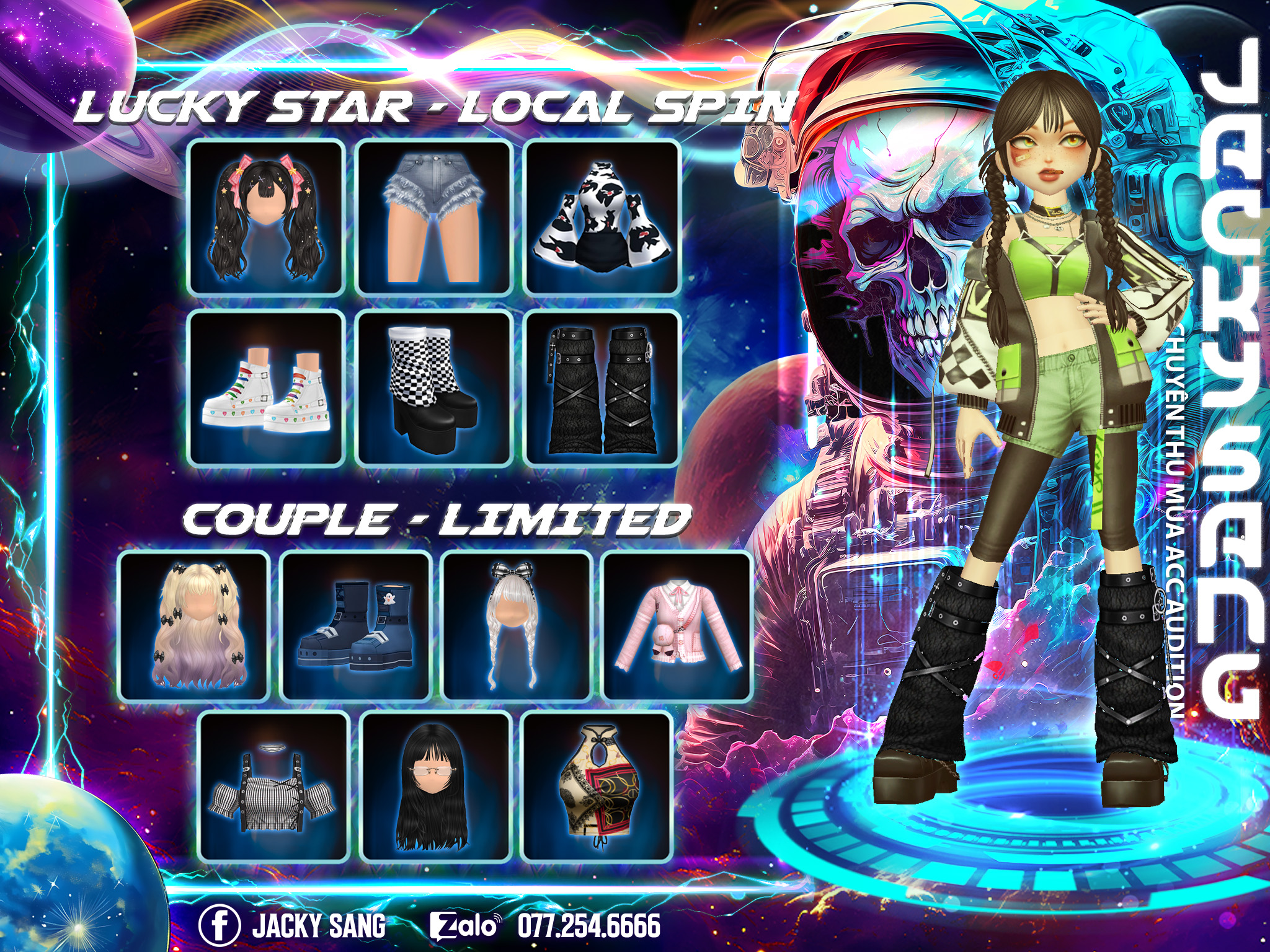Select the black pigtail hair with pink bows
This screenshot has height=952, width=1270.
(x=266, y=217)
